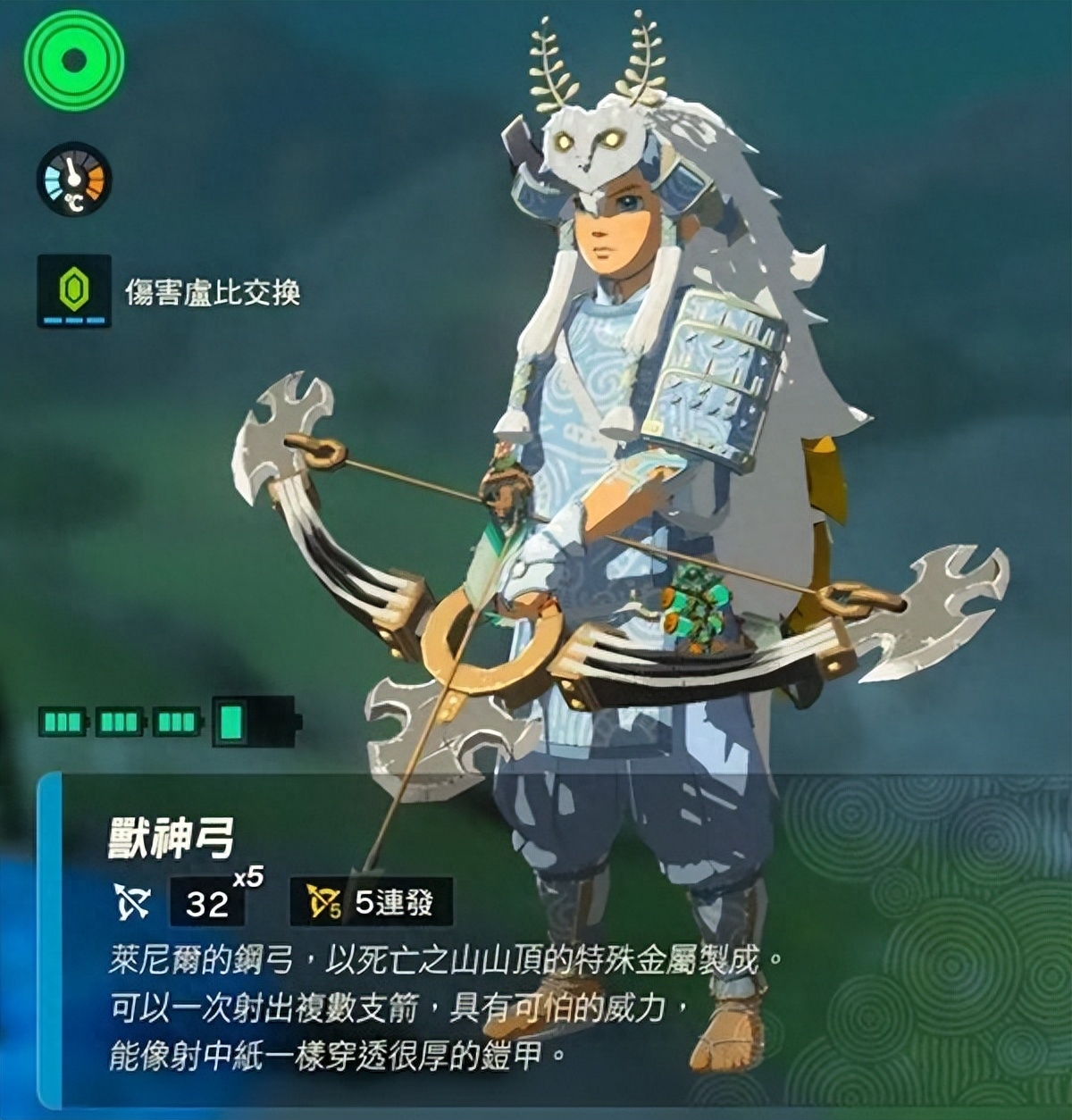Select the 5連發 multi-shot bonus badge
The height and width of the screenshot is (1120, 1072).
click(x=371, y=902)
